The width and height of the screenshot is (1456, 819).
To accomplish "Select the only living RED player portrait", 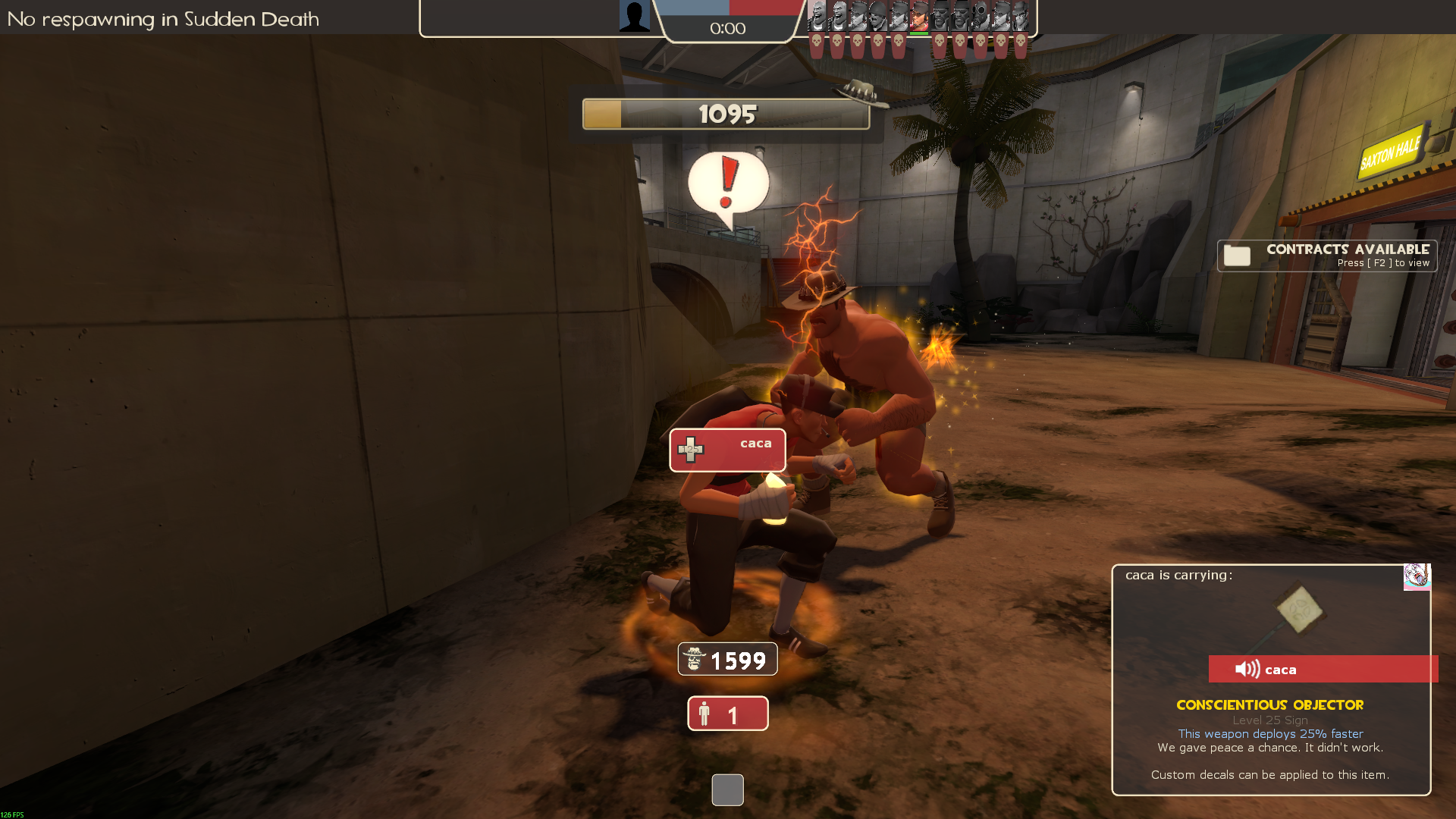I will coord(919,16).
